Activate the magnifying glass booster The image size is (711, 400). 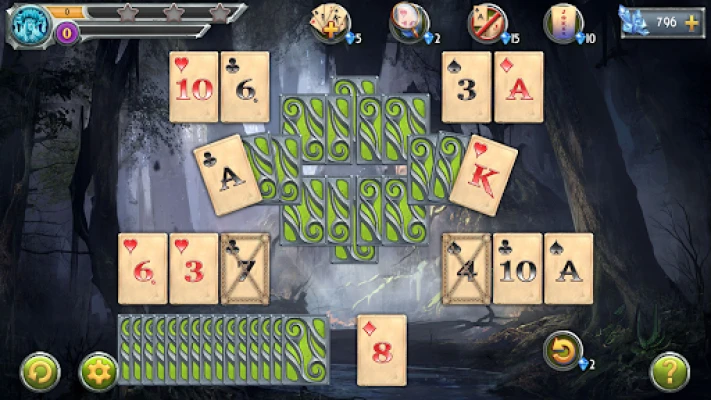pos(409,22)
